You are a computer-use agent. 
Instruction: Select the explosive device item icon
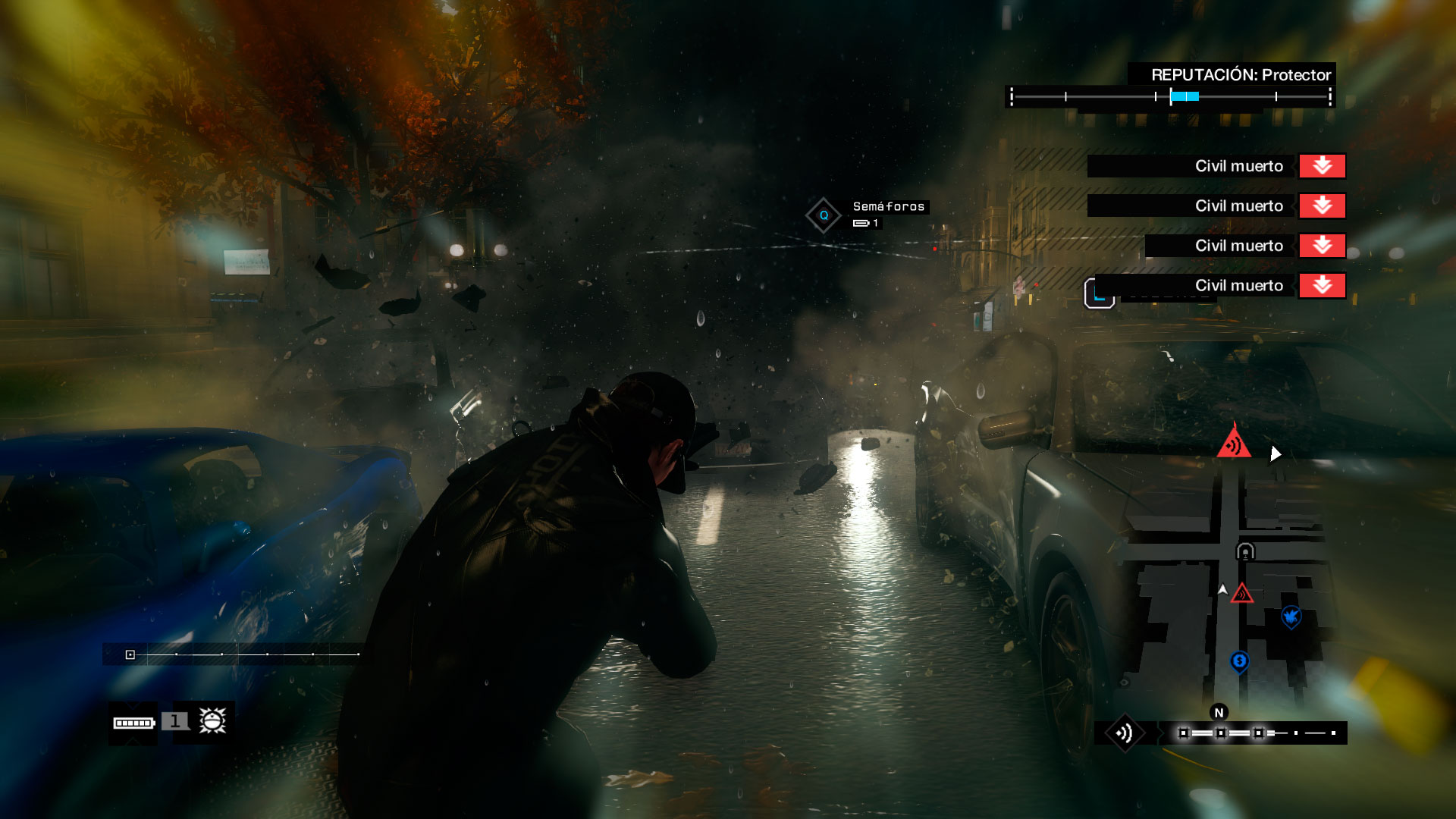click(212, 720)
